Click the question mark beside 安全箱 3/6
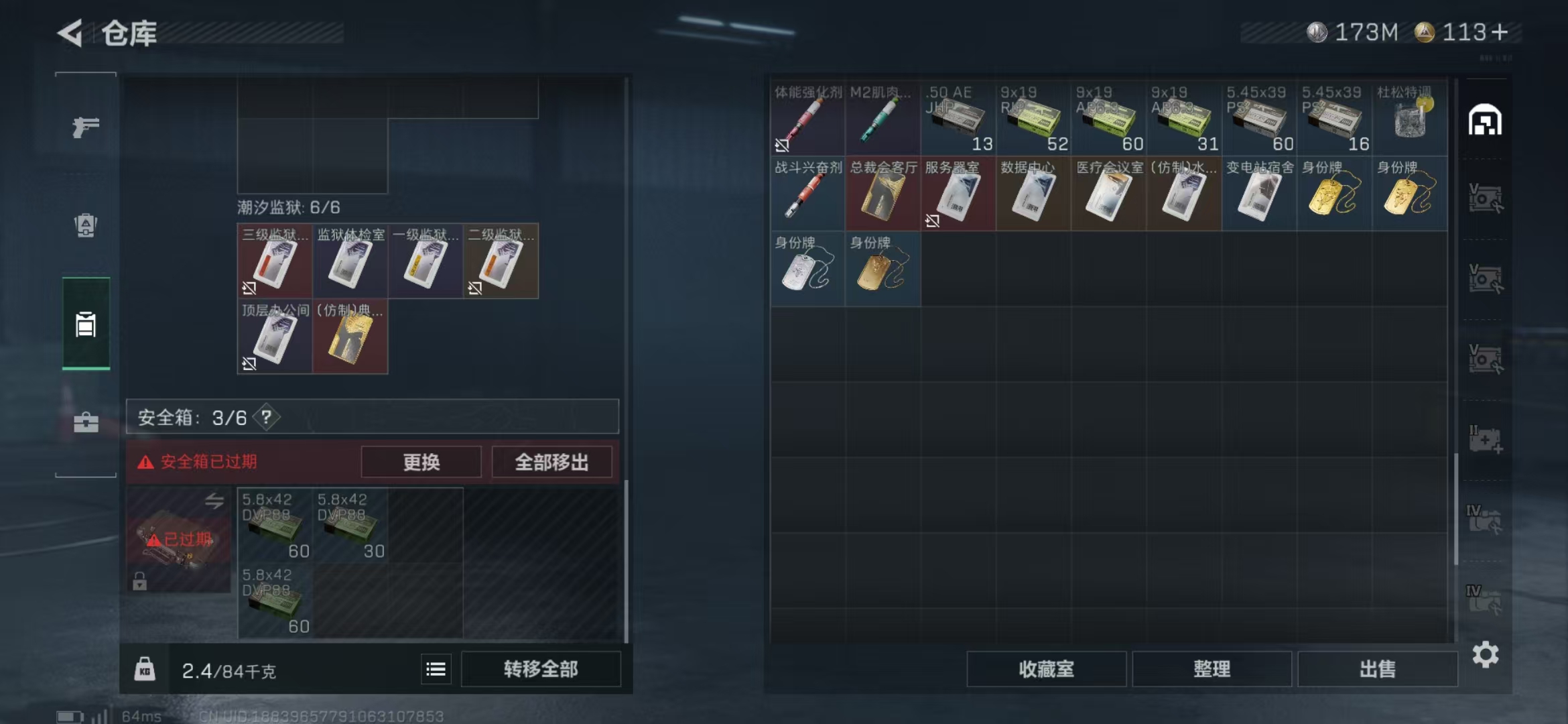1568x724 pixels. click(266, 417)
